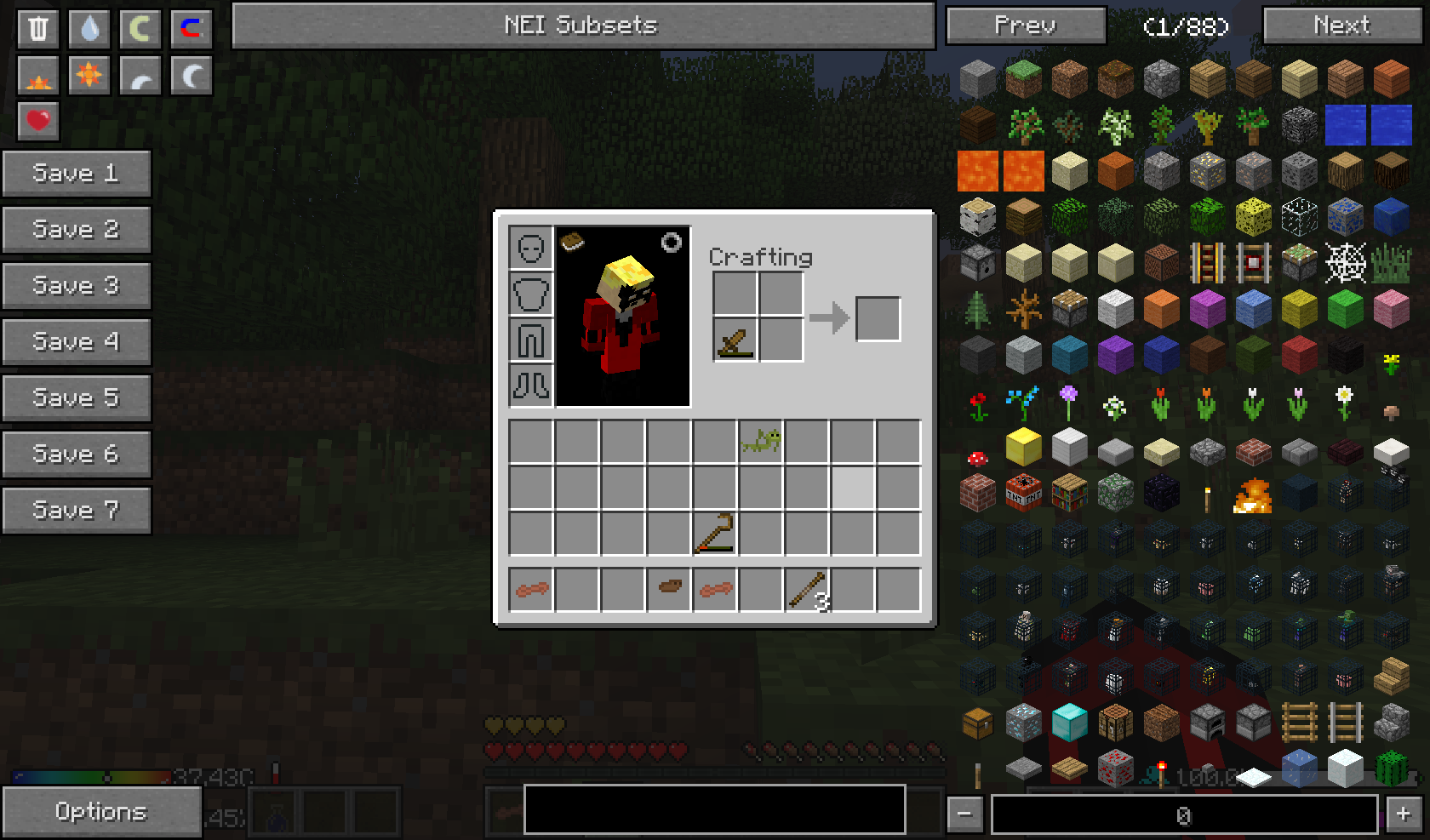Select the curved wooden staff item
This screenshot has height=840, width=1430.
pyautogui.click(x=715, y=534)
